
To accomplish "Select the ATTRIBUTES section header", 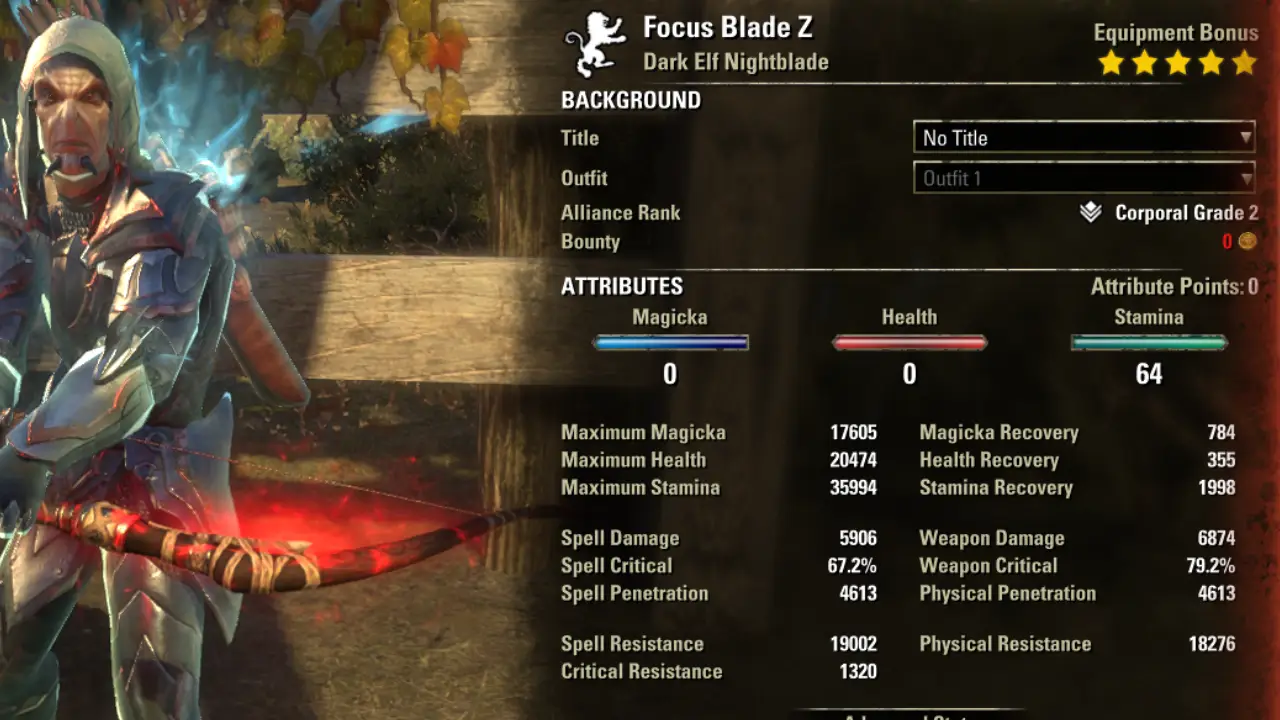I will pos(621,286).
